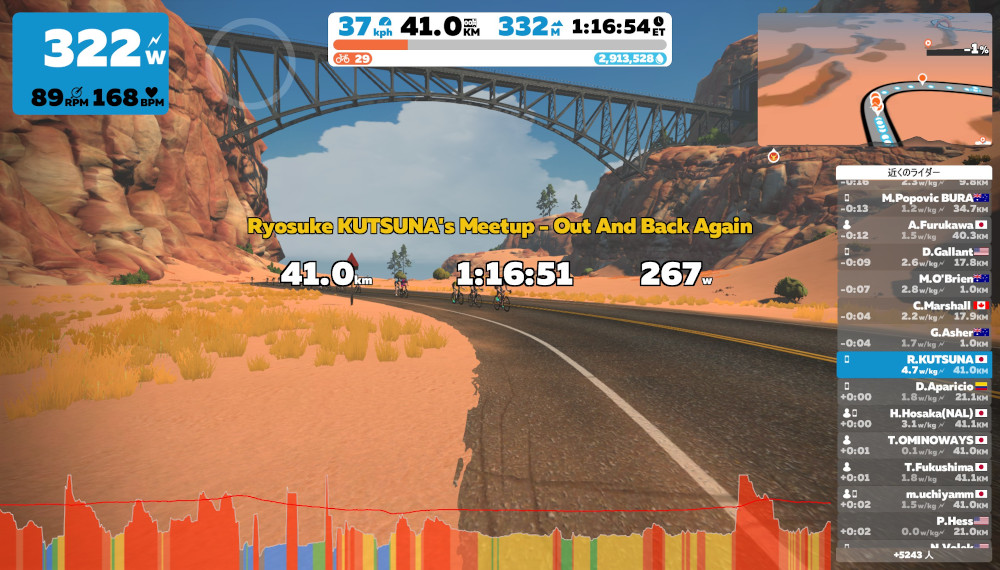
Task: Select C.Marshall in the nearby riders list
Action: (914, 310)
